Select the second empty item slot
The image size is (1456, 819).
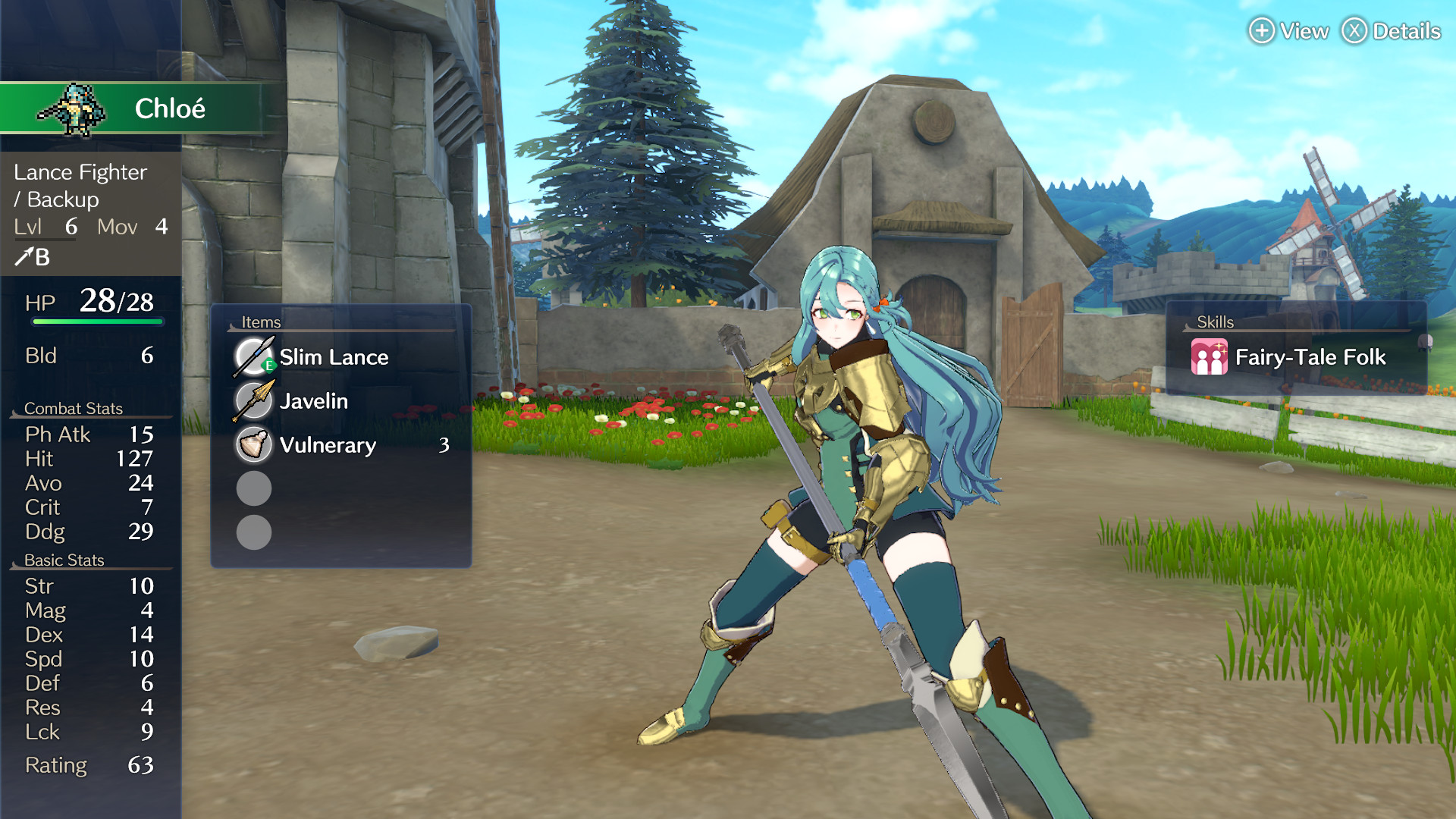pos(253,533)
